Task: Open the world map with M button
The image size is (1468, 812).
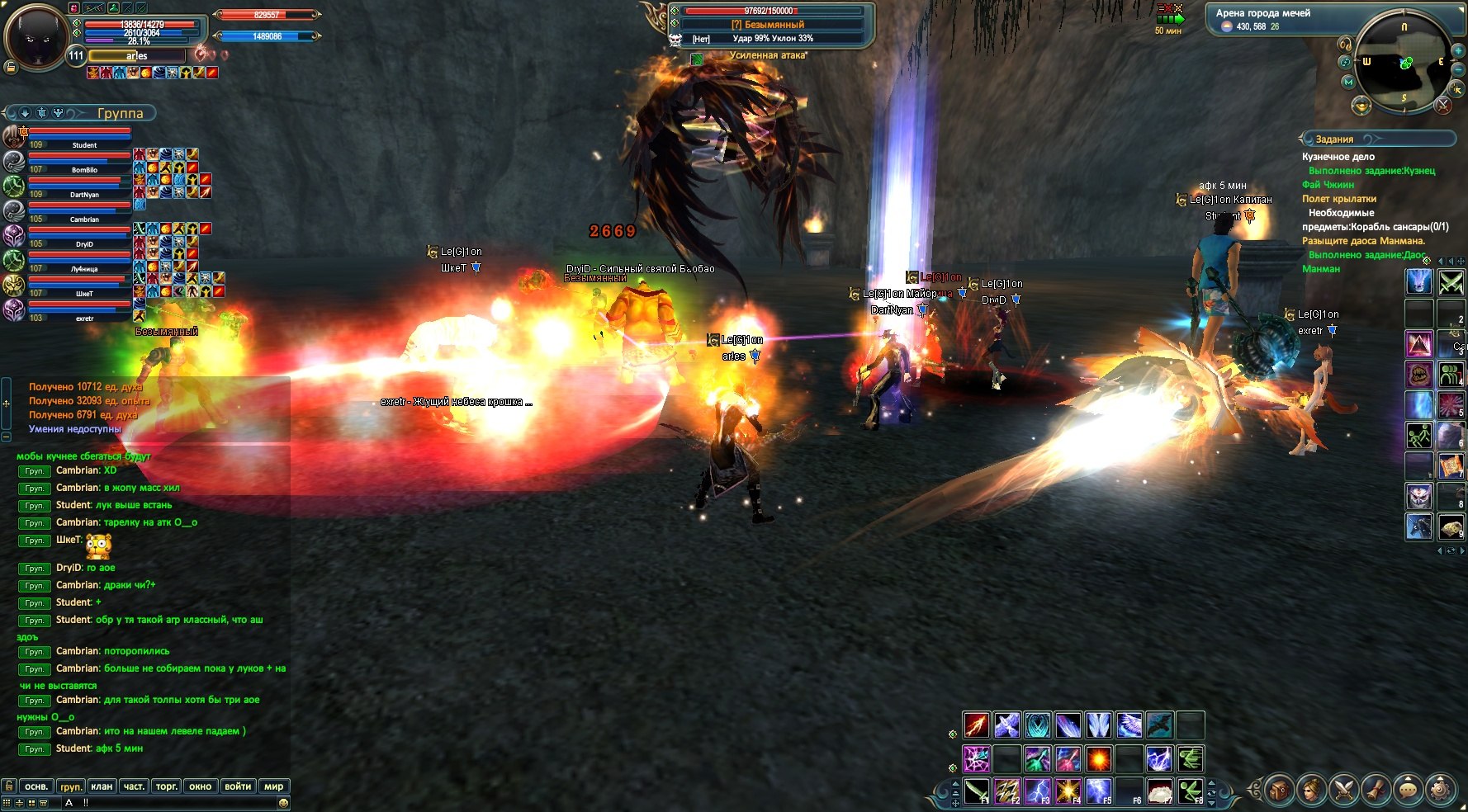Action: point(1348,83)
